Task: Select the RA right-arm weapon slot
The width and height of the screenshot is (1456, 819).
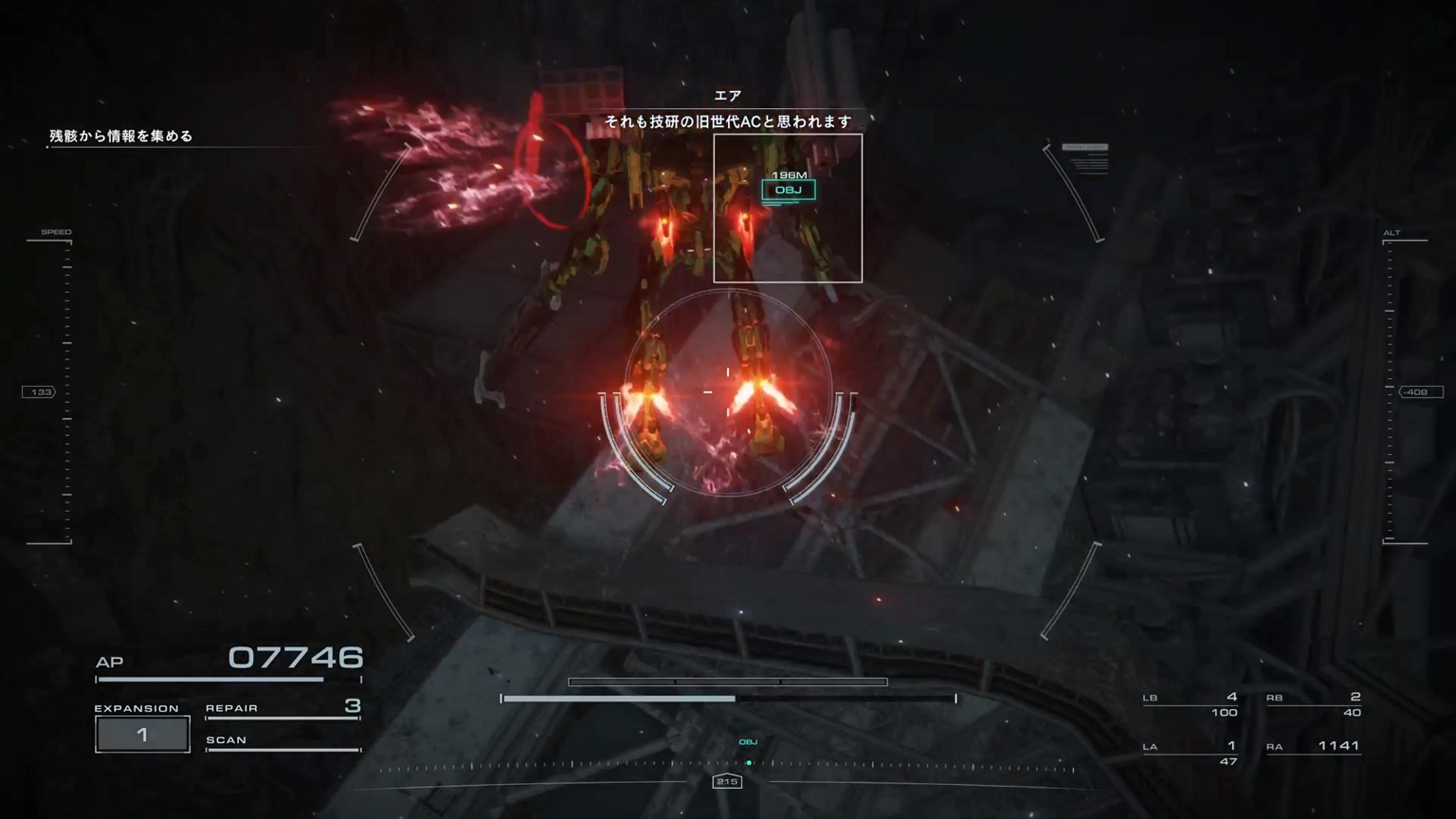Action: [1313, 746]
